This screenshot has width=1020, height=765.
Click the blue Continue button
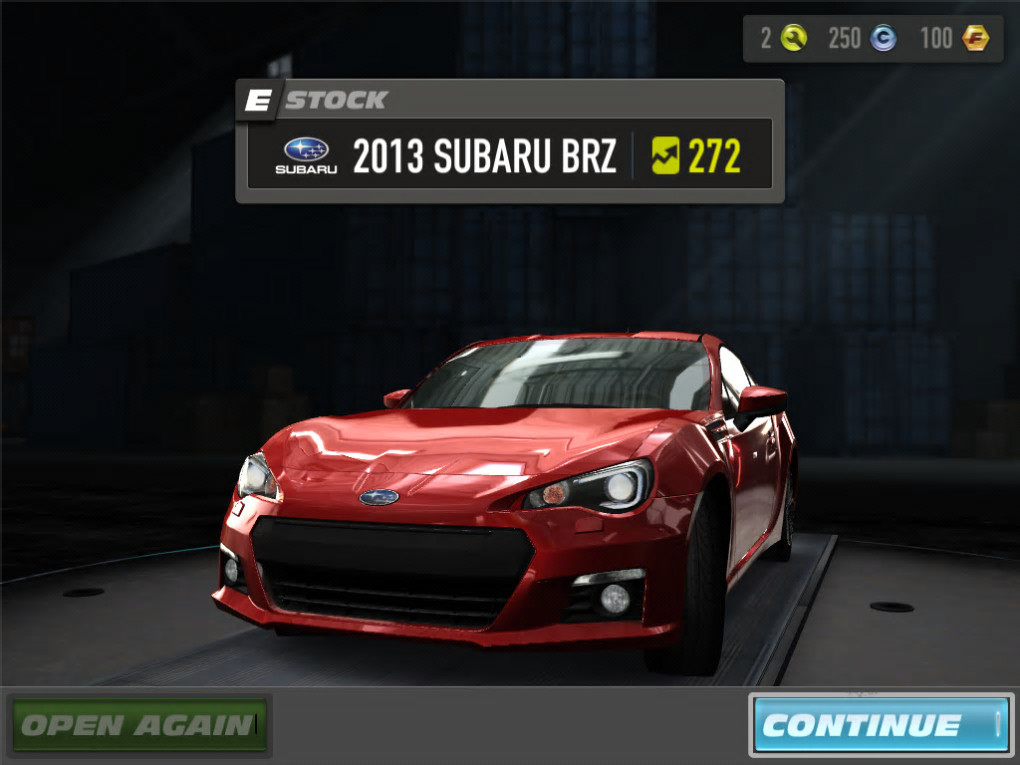pos(881,724)
